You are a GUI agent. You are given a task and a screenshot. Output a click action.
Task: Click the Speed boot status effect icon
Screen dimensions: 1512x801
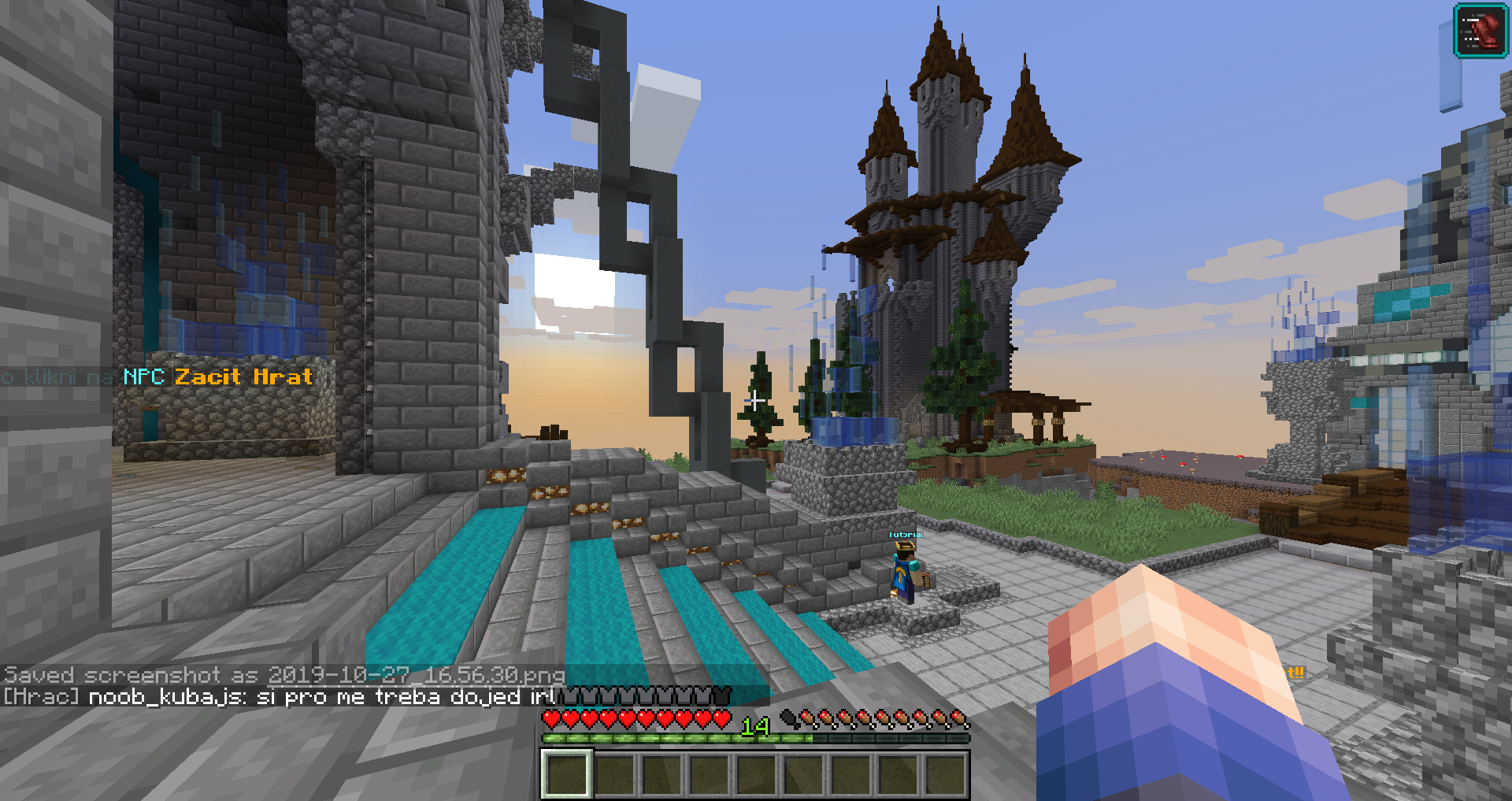pyautogui.click(x=1480, y=31)
